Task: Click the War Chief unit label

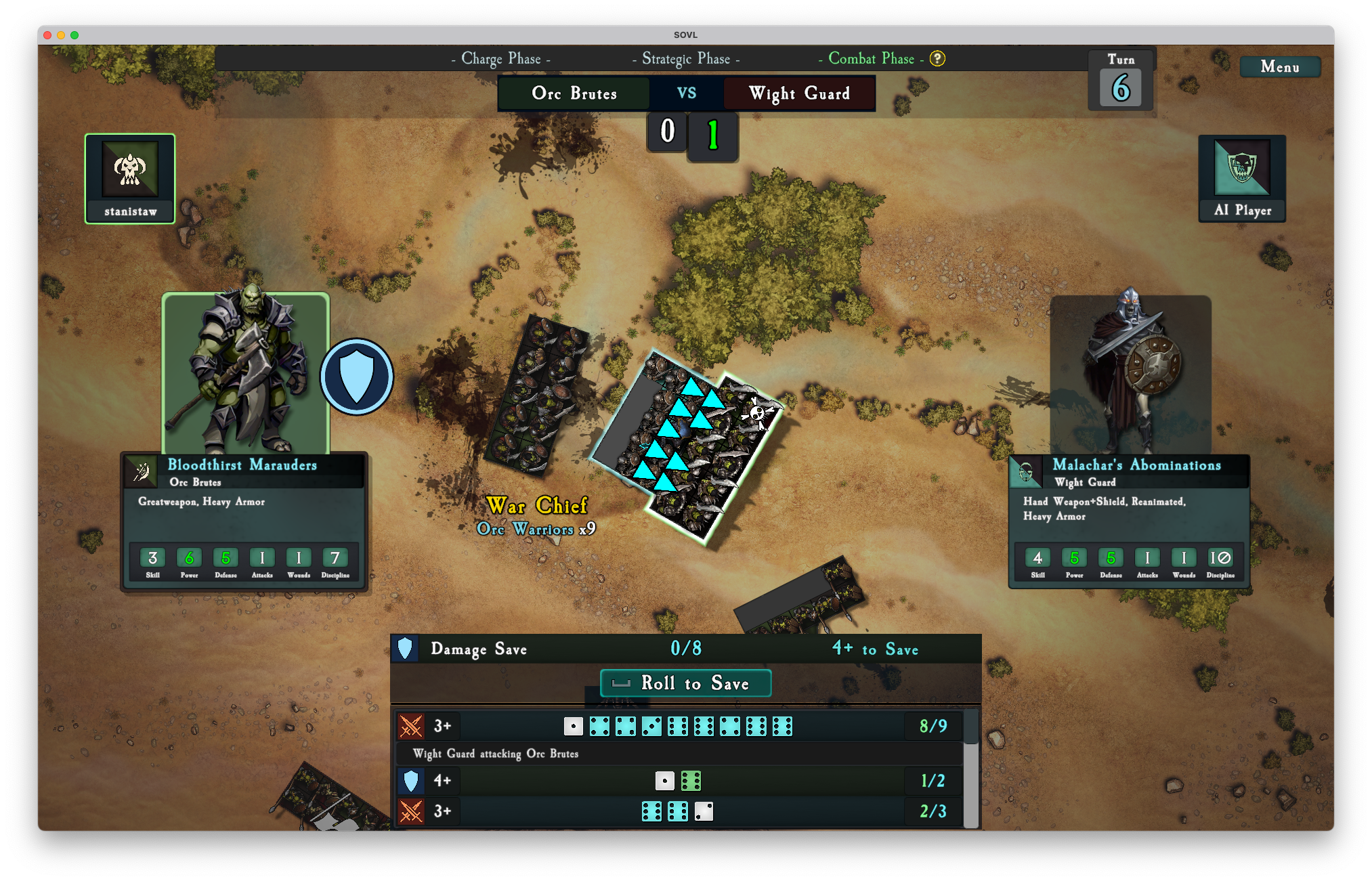Action: click(537, 507)
